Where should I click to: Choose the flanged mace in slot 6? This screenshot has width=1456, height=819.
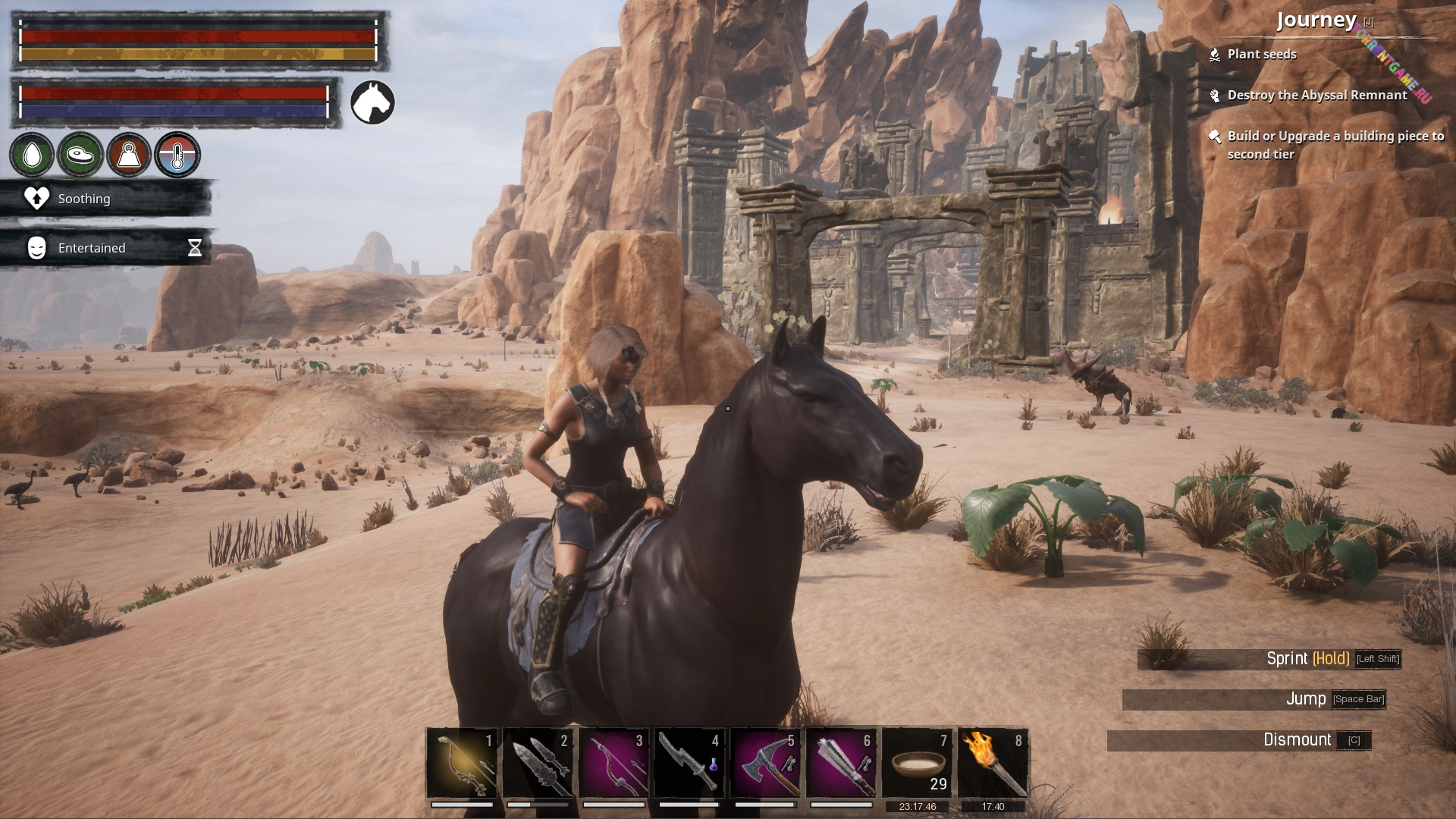click(x=841, y=762)
